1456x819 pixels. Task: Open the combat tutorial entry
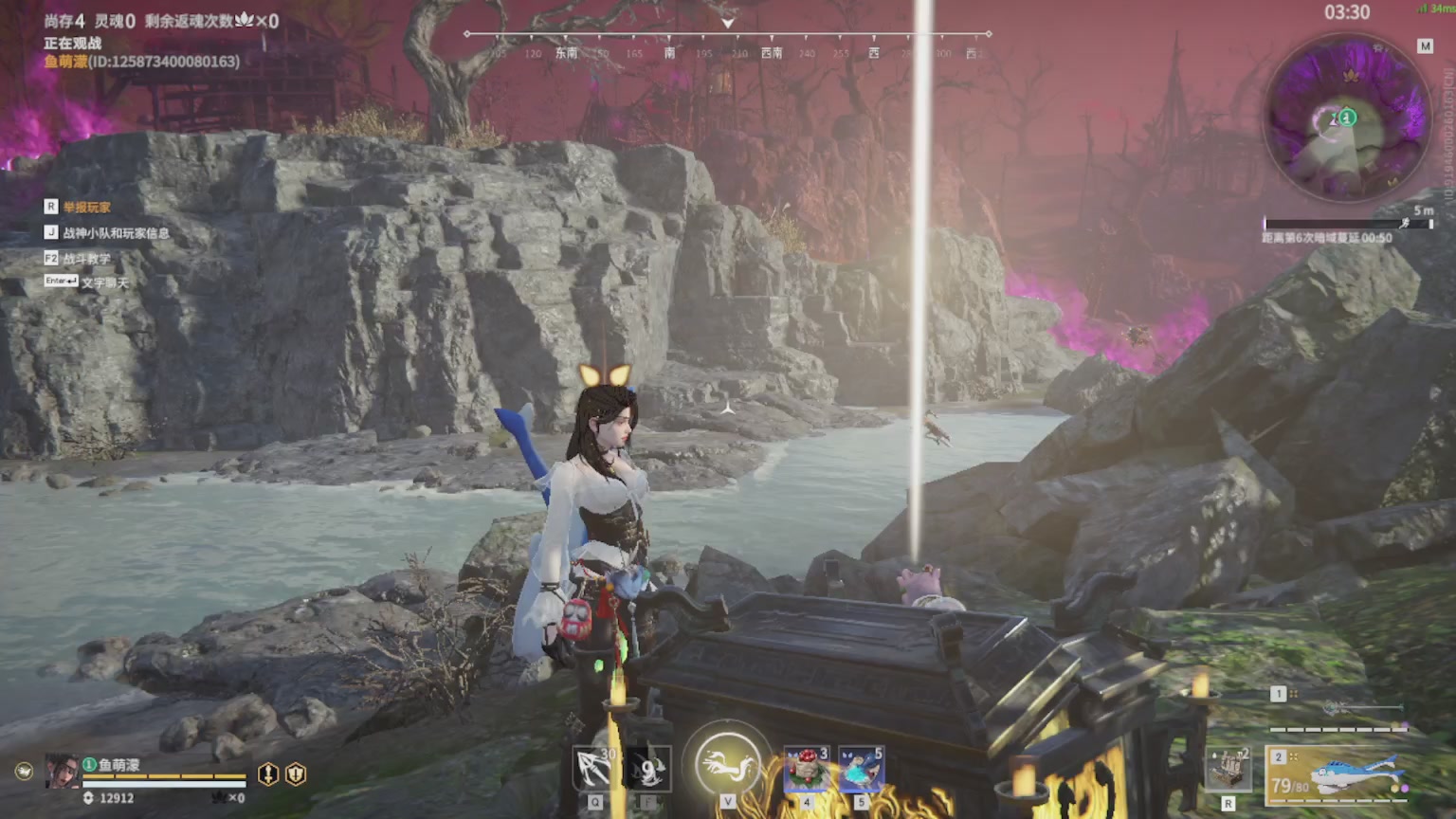(x=86, y=258)
